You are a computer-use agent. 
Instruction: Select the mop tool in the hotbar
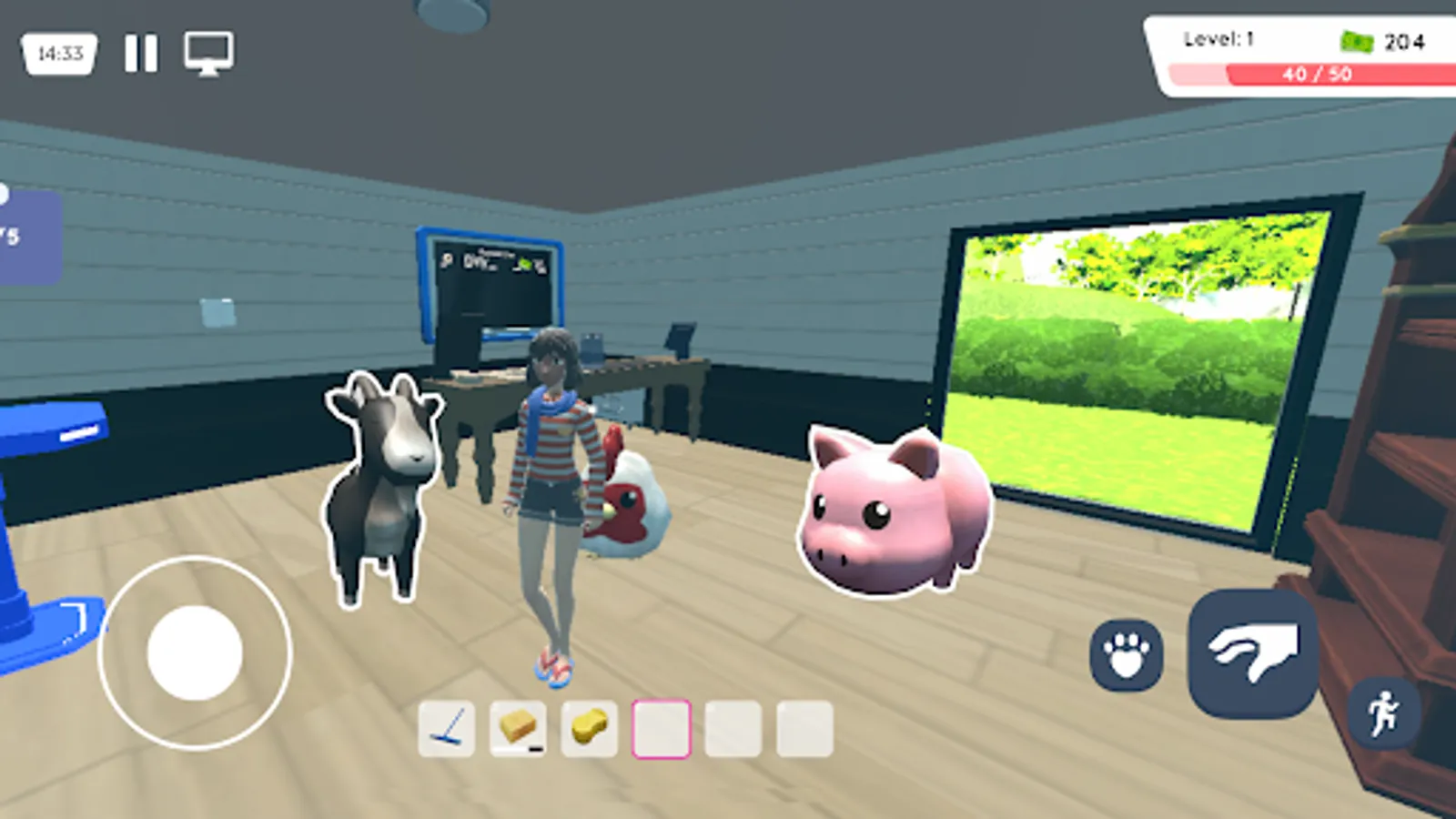[447, 729]
